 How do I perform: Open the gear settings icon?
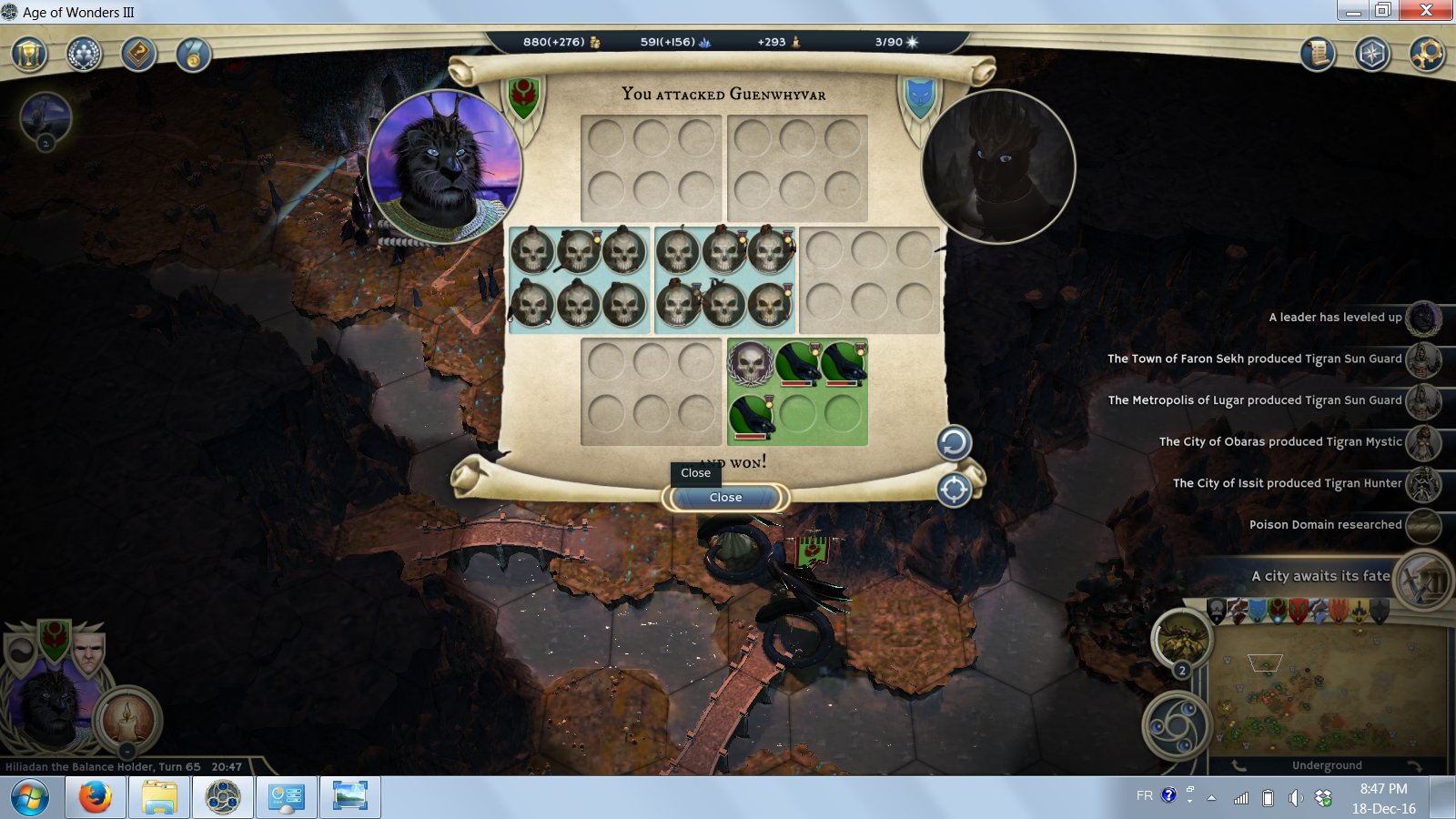[1427, 55]
